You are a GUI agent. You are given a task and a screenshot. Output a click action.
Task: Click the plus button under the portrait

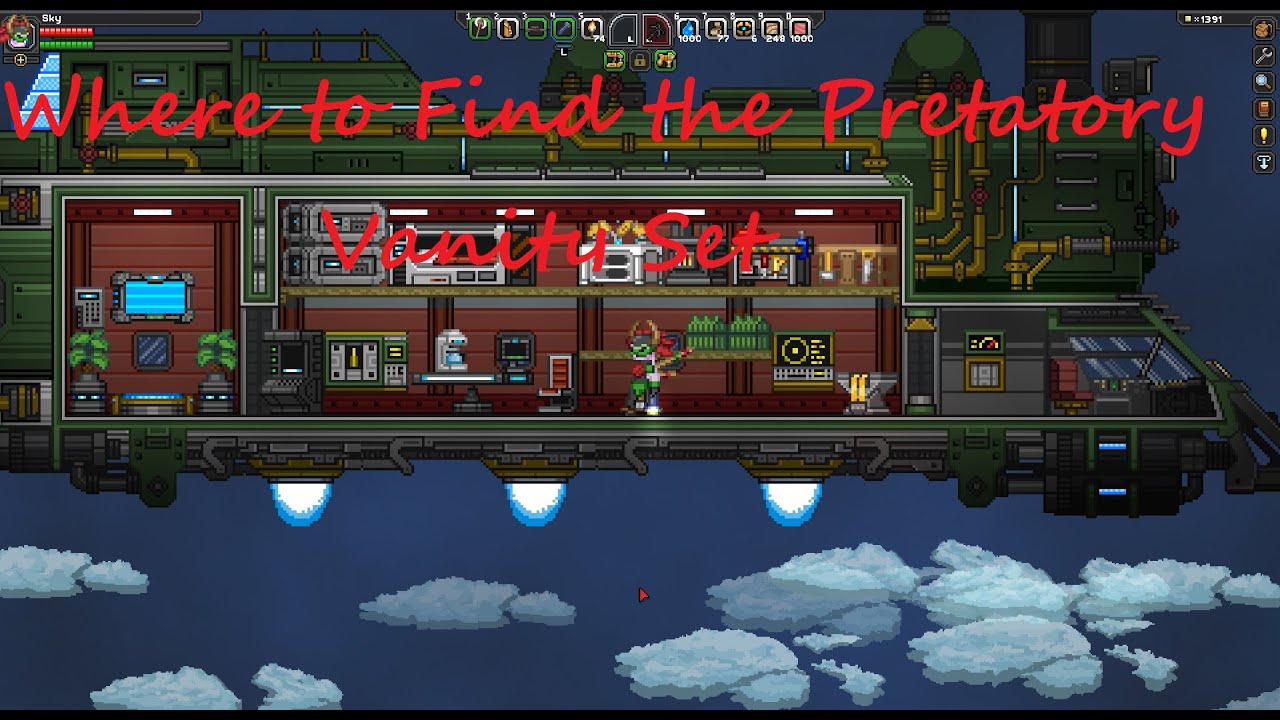[21, 60]
